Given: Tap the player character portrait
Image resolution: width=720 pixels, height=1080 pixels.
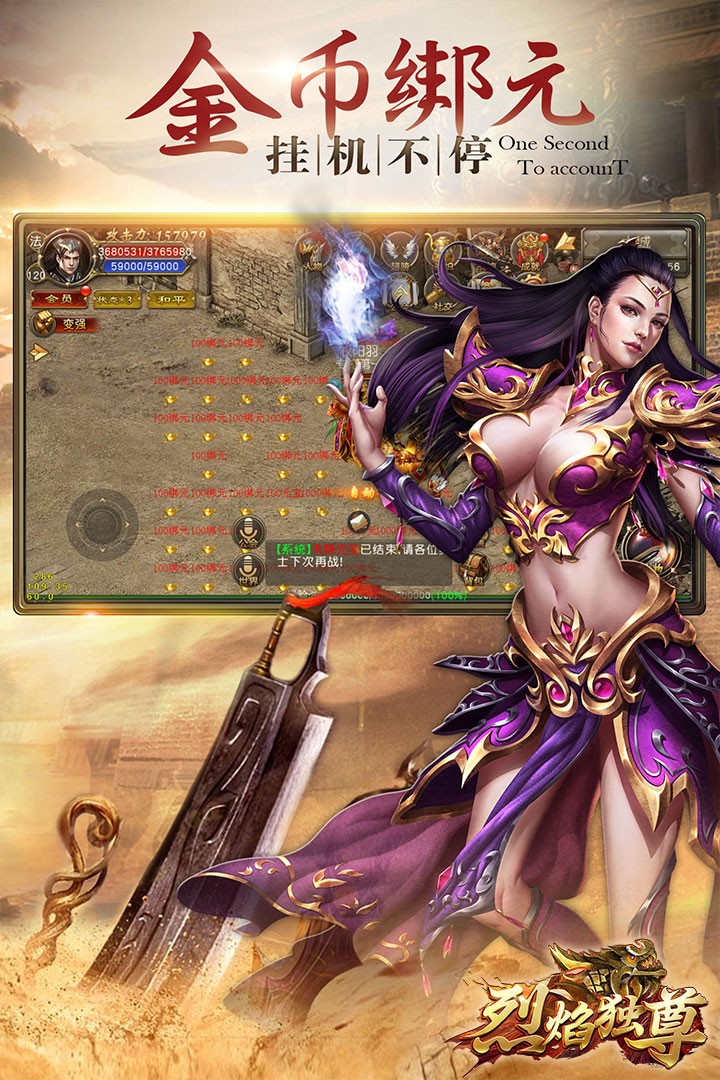Looking at the screenshot, I should [x=68, y=259].
